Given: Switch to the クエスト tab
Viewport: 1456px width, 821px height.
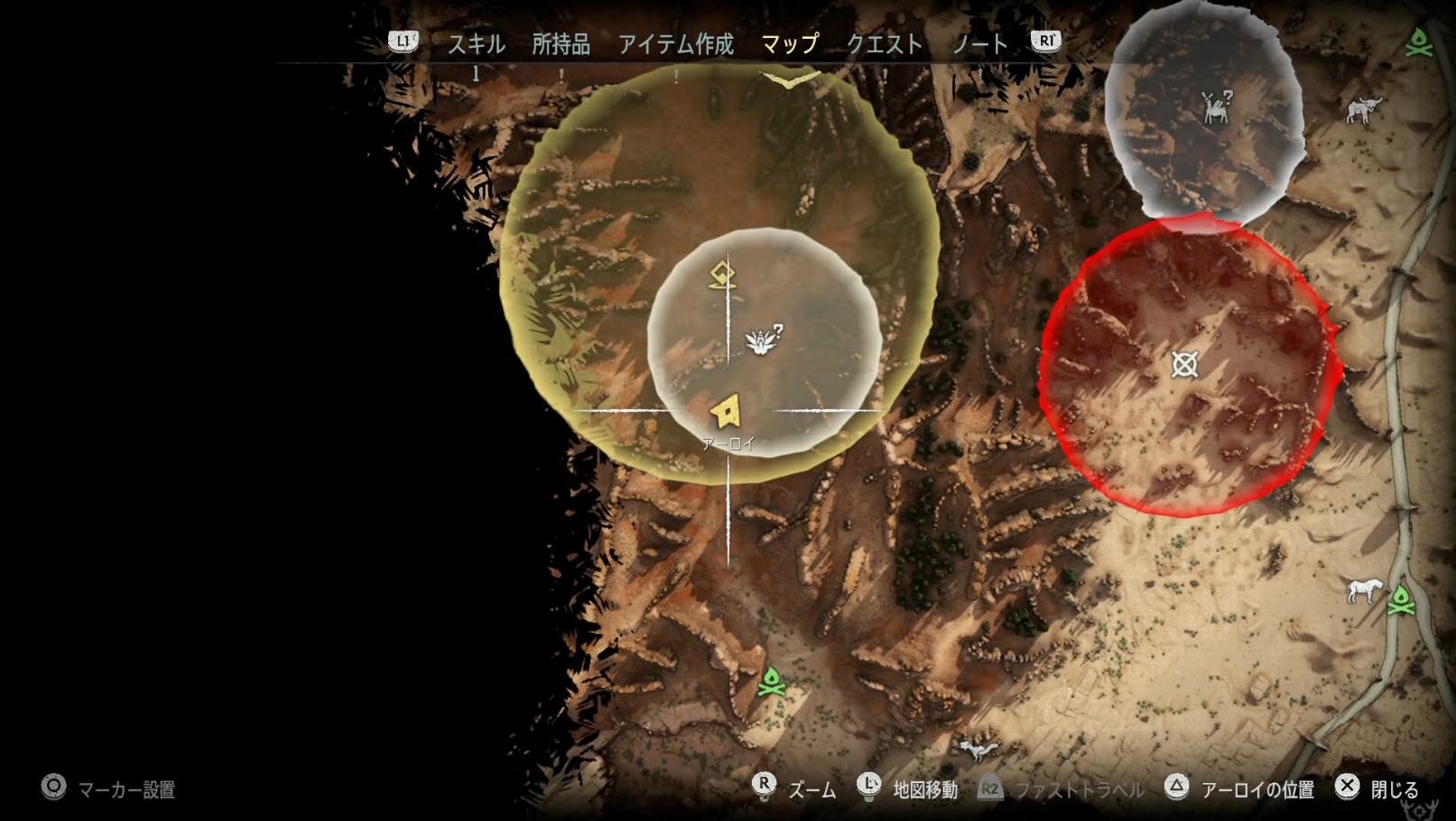Looking at the screenshot, I should point(884,43).
